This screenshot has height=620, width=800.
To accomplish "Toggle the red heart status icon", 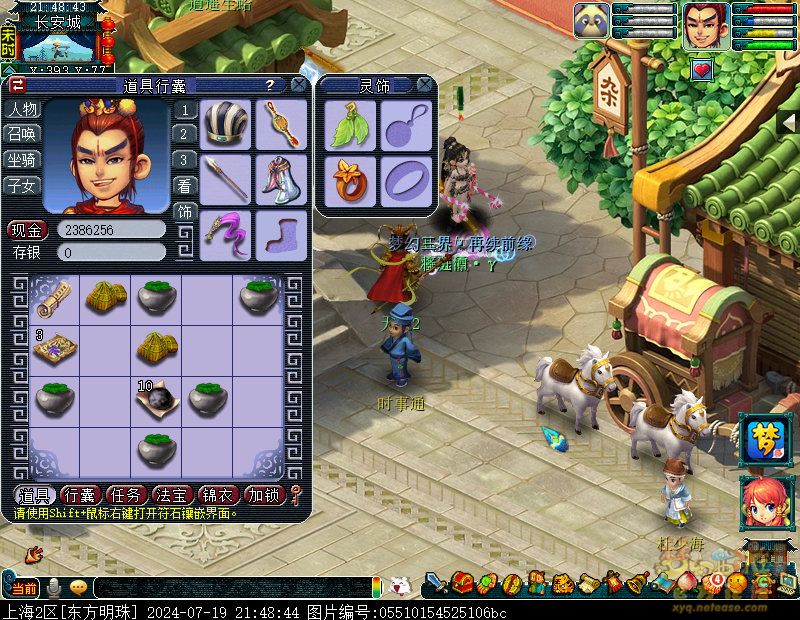I will 703,69.
